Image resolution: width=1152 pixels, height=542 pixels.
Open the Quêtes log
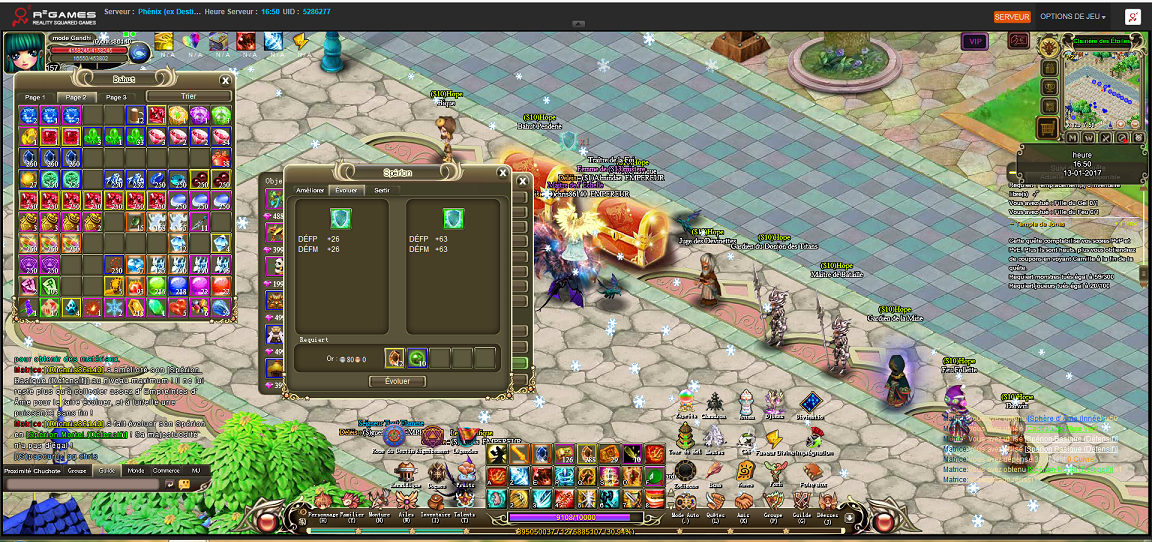715,516
